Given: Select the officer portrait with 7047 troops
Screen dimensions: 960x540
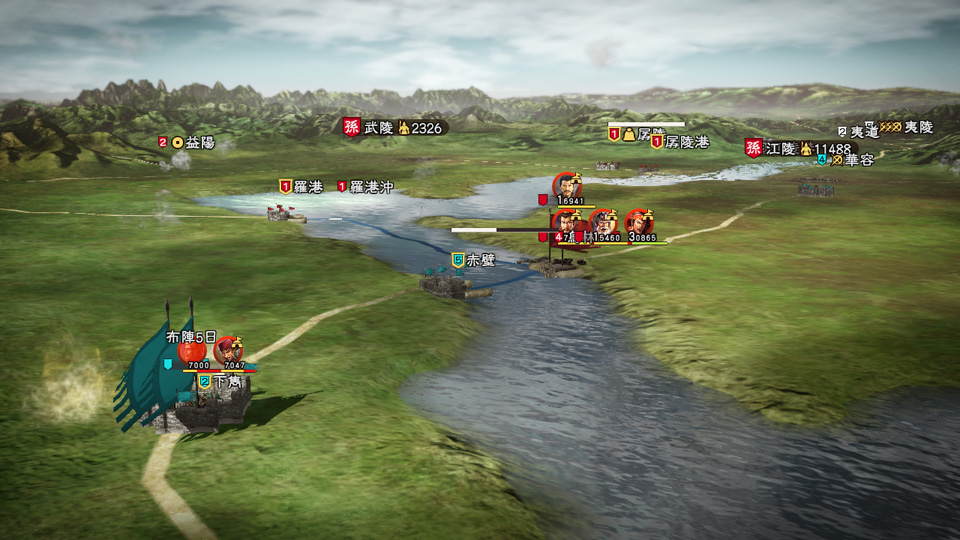Looking at the screenshot, I should click(229, 350).
